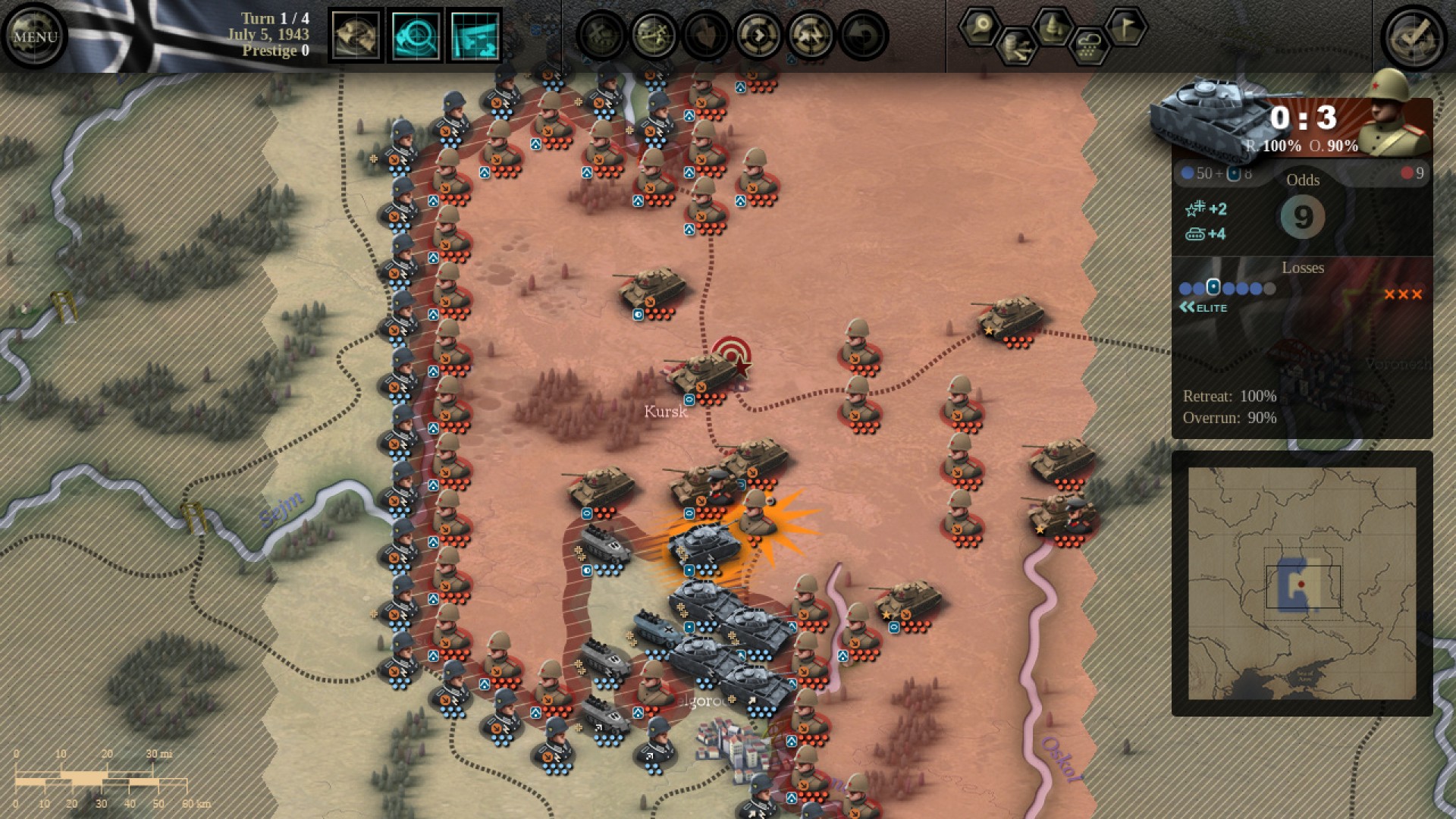1456x819 pixels.
Task: Expand the Losses section header
Action: [1303, 268]
